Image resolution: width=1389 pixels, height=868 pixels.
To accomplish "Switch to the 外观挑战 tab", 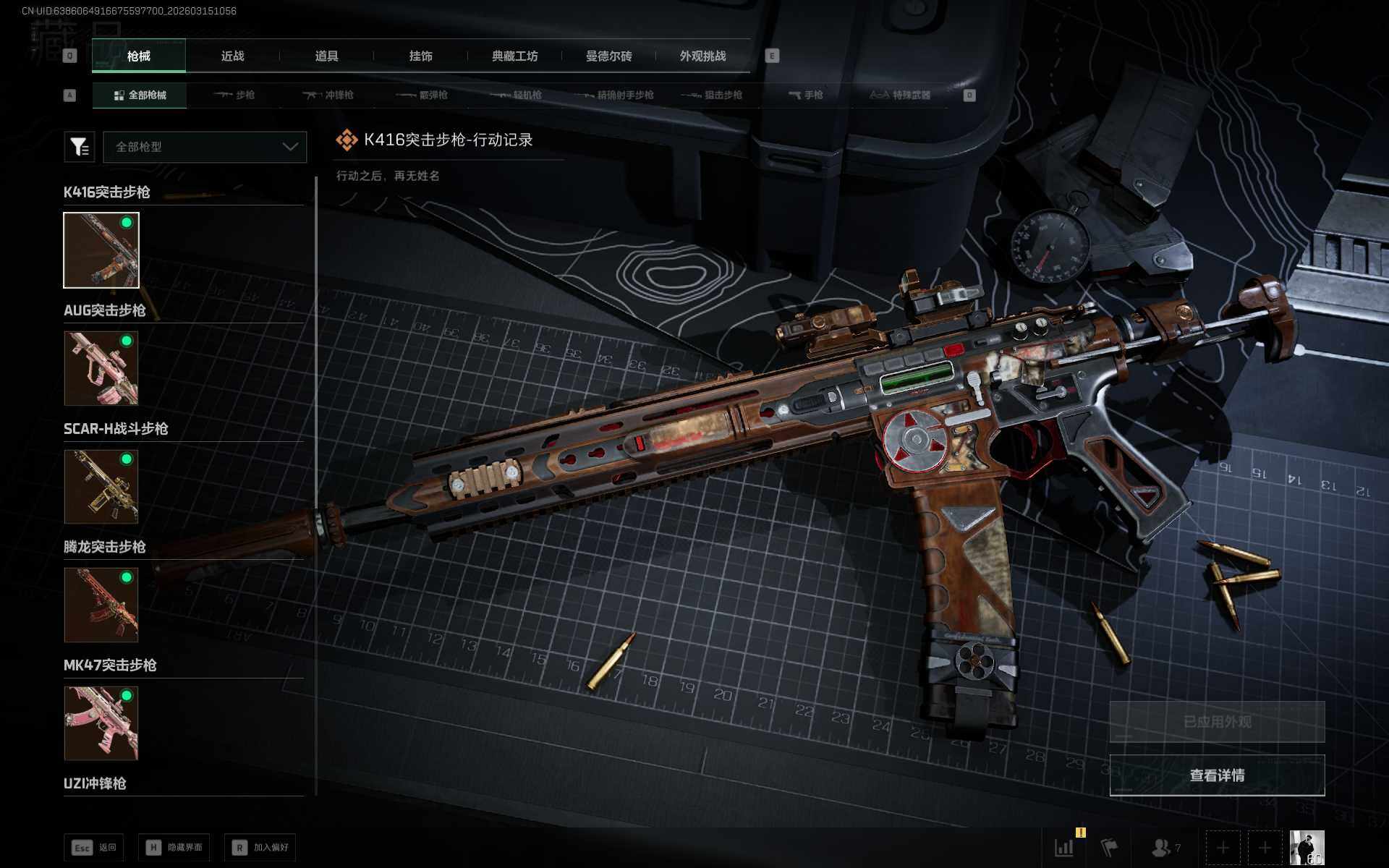I will point(702,56).
